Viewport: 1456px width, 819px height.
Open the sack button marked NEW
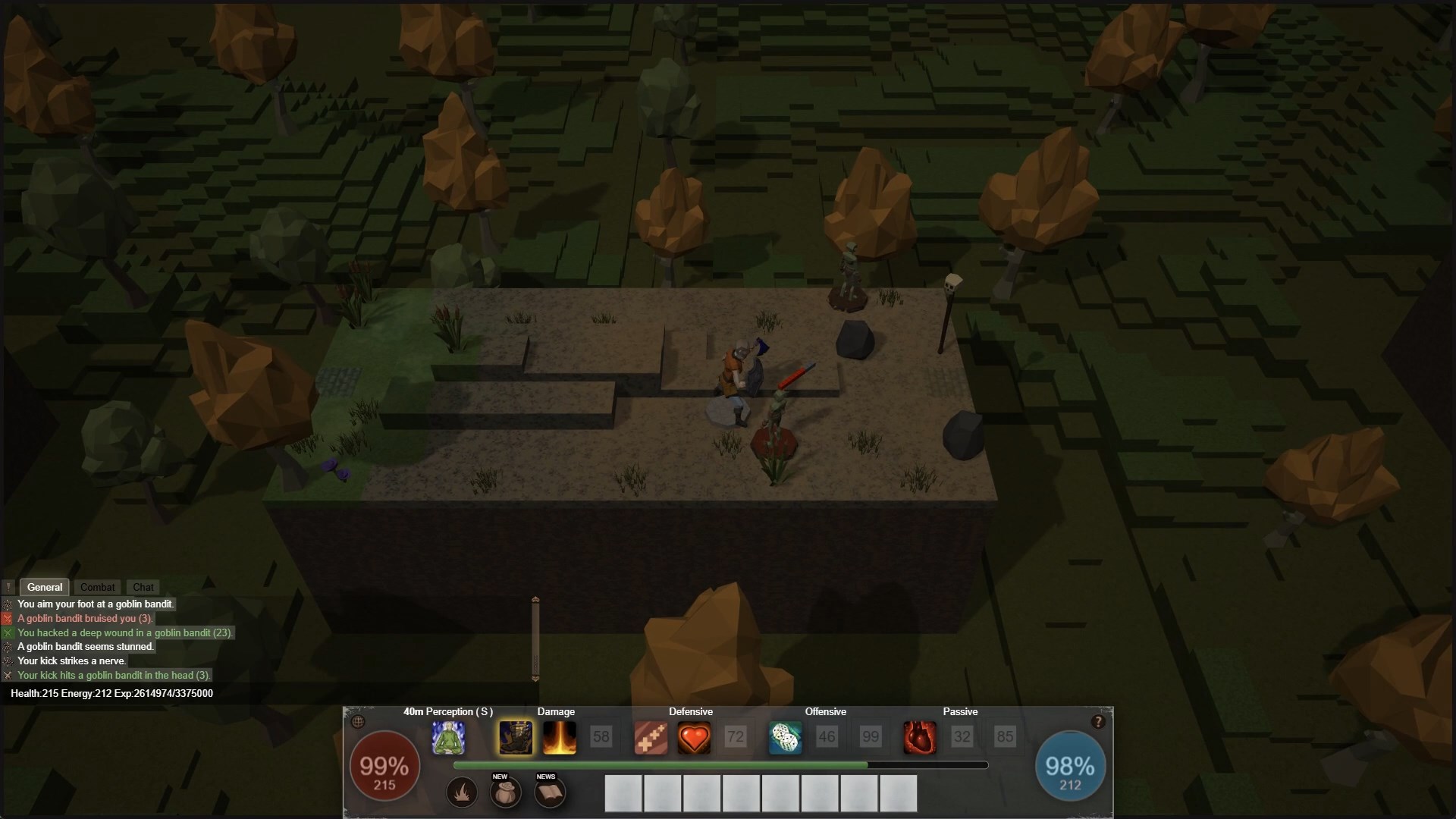pos(505,793)
